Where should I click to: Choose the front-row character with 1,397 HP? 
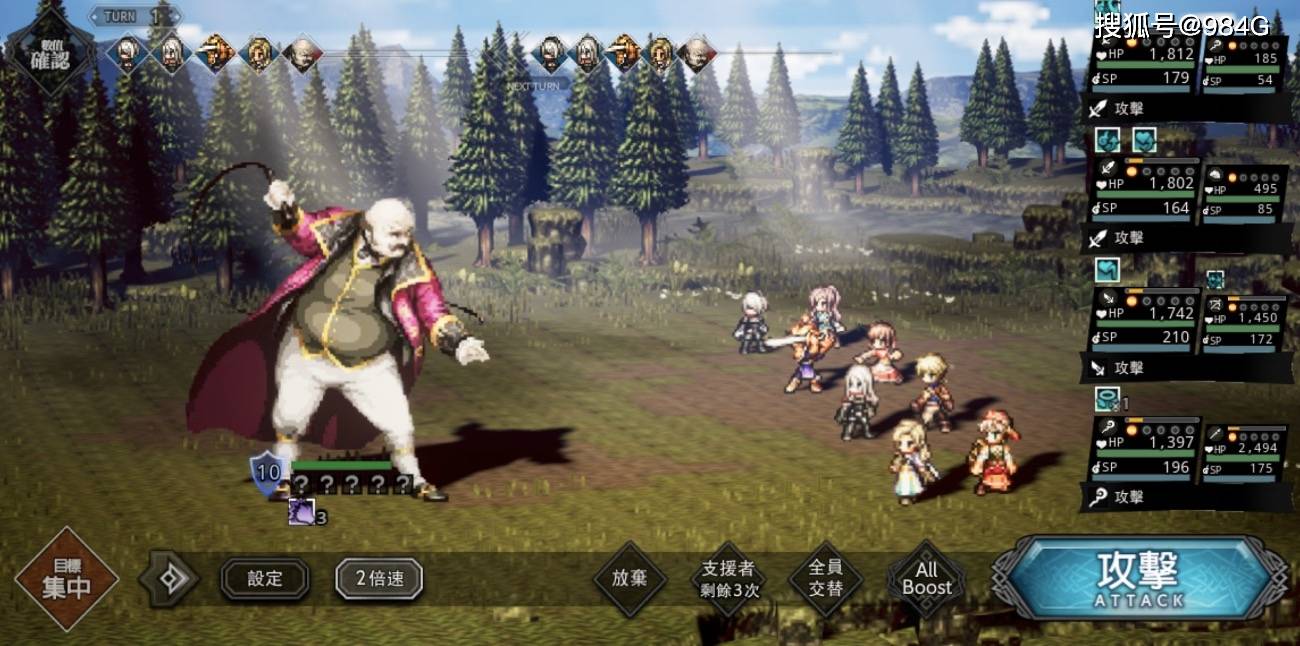coord(1143,454)
